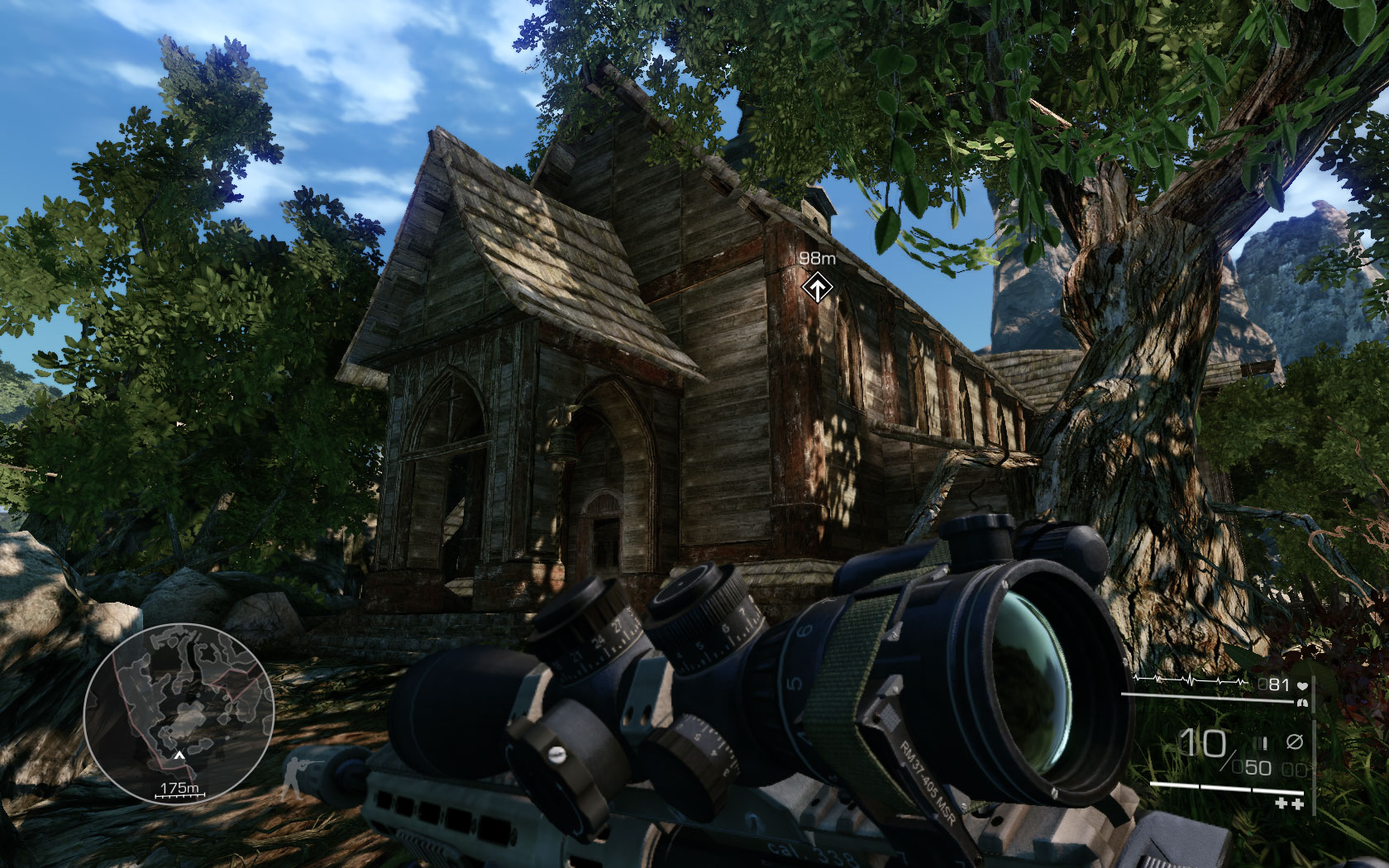The width and height of the screenshot is (1389, 868).
Task: Click the objective diamond marker labeled 98m
Action: tap(817, 289)
